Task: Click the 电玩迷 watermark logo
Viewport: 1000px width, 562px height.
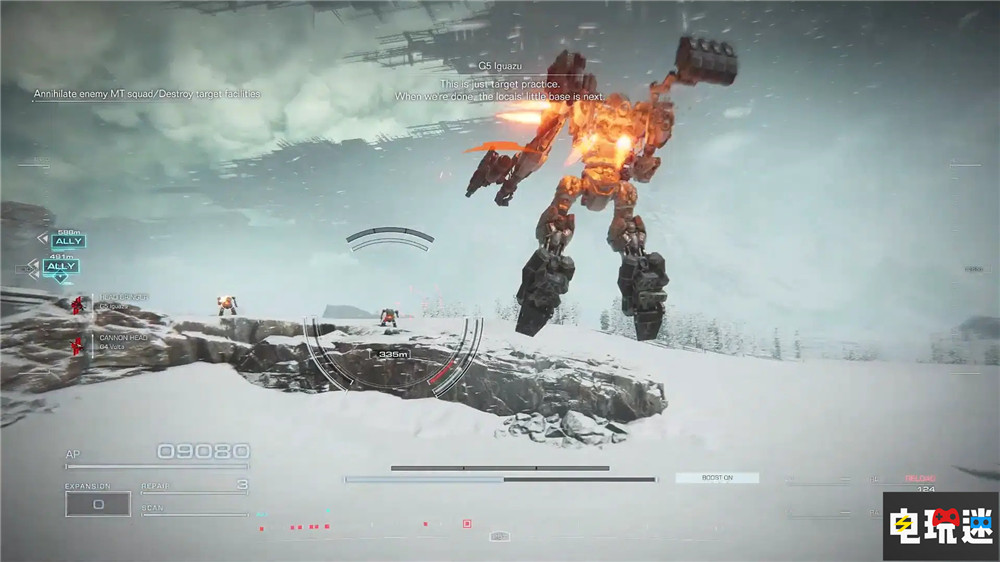Action: tap(939, 526)
